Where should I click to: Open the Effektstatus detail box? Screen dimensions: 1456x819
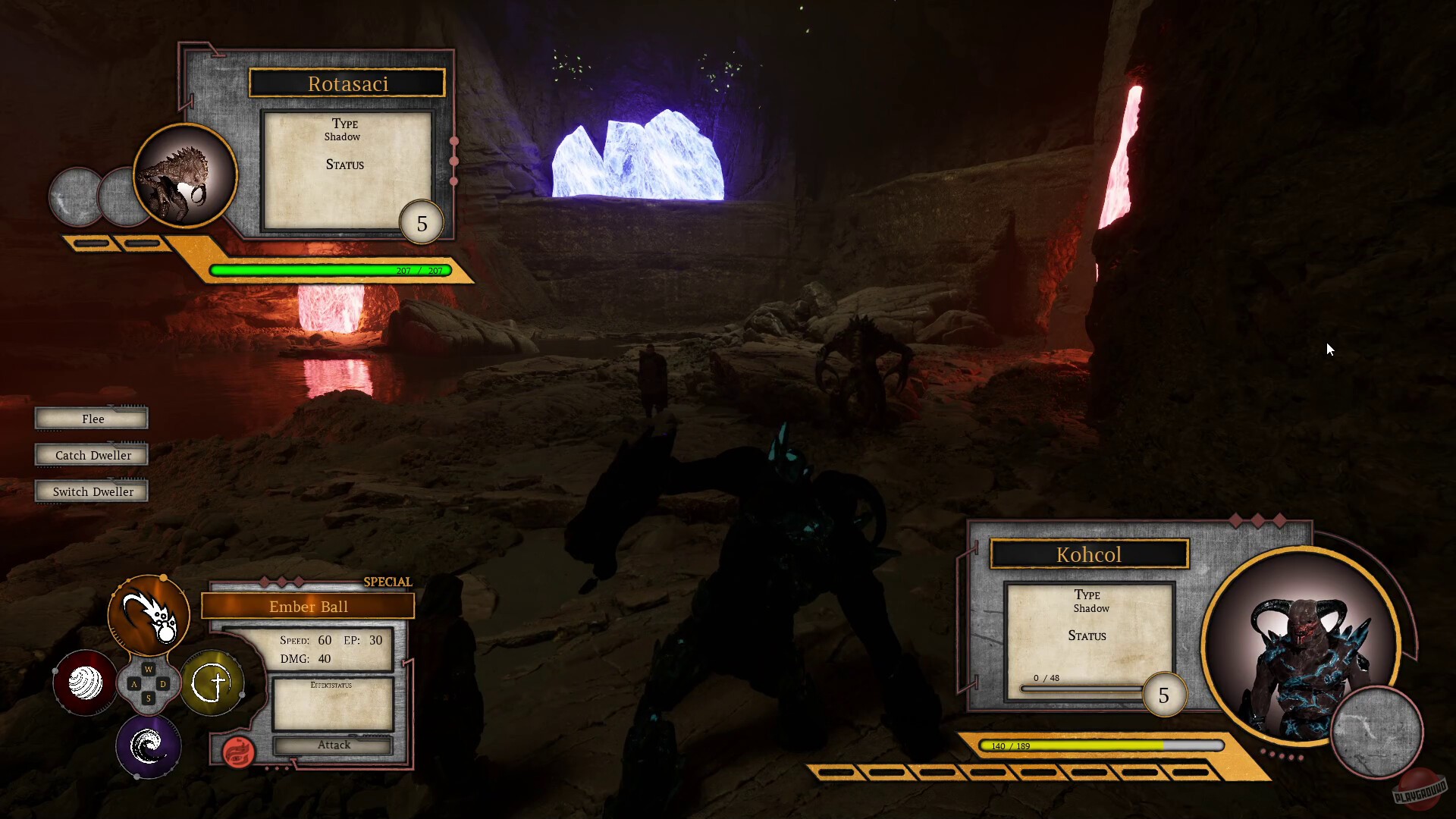click(332, 704)
